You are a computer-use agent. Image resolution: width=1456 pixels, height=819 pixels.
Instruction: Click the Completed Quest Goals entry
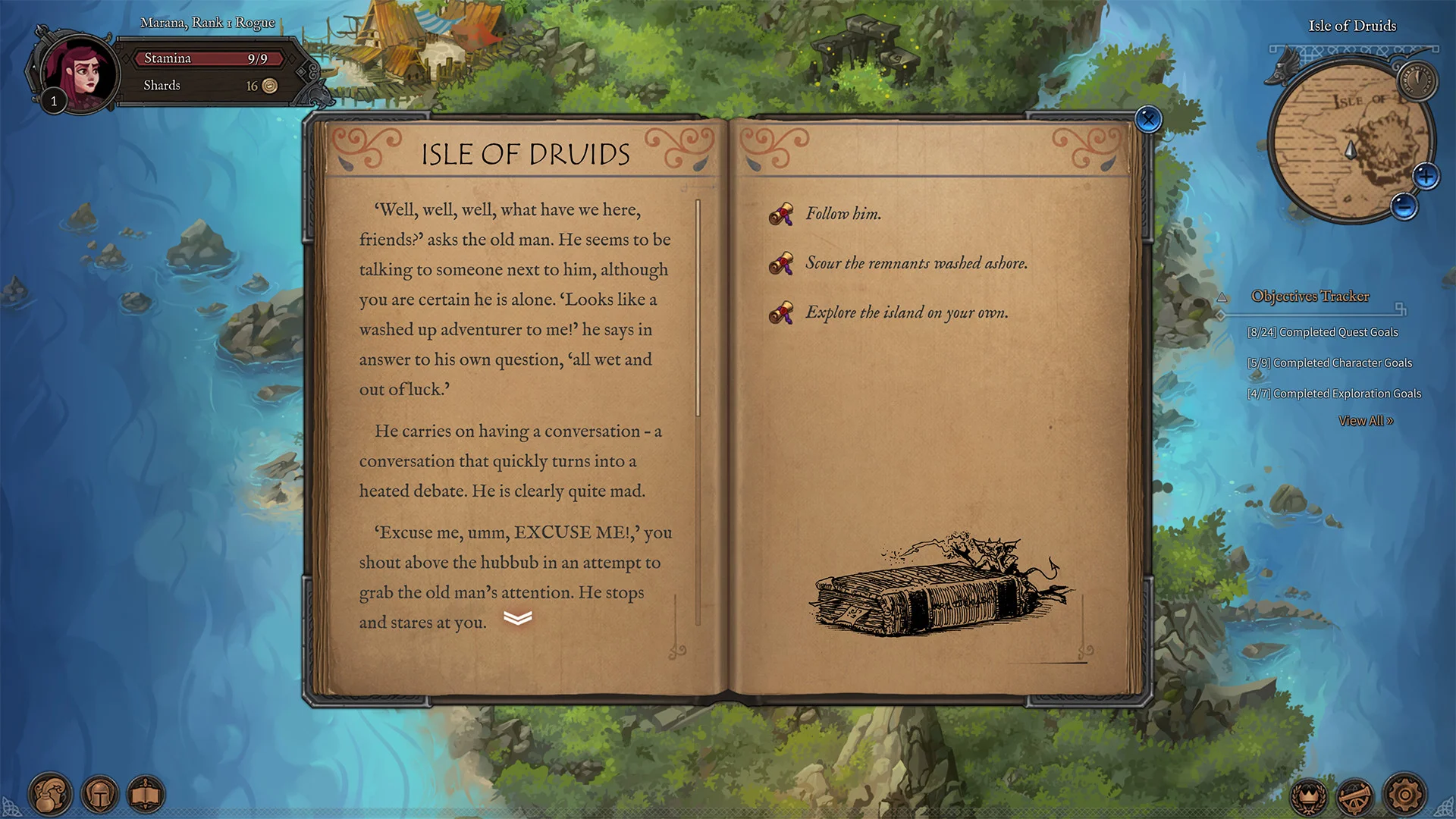[1324, 332]
